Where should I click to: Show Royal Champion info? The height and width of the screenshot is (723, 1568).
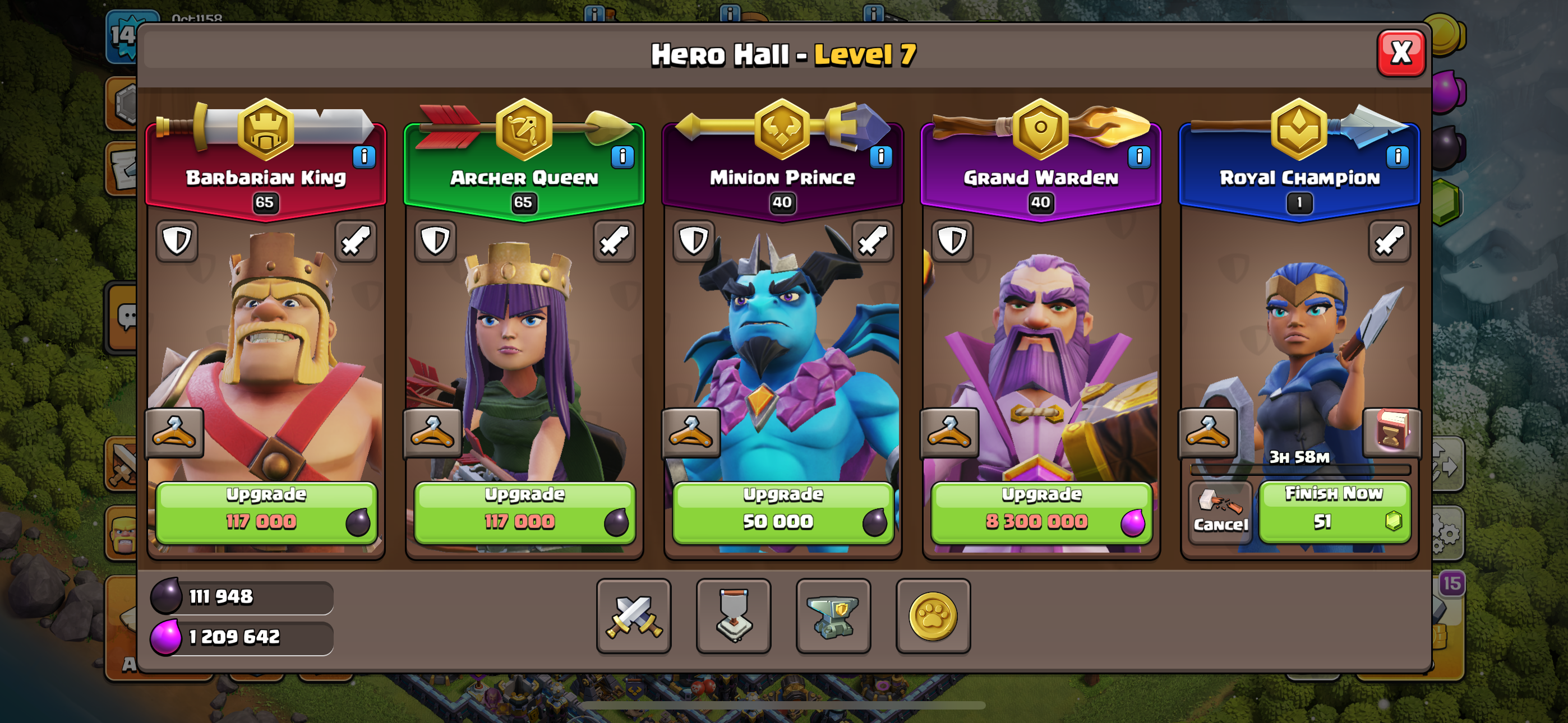(1397, 157)
